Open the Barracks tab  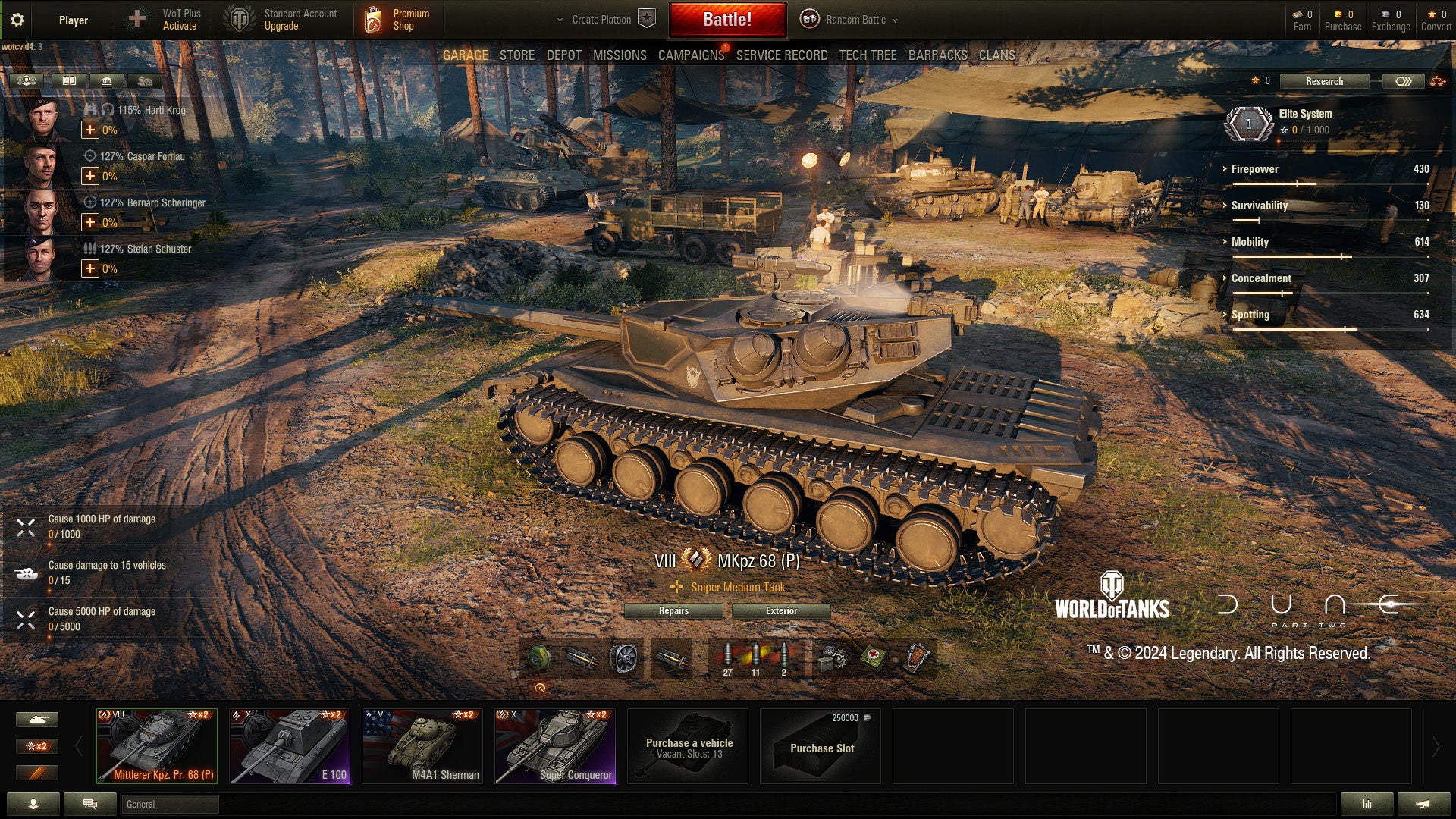(x=937, y=55)
